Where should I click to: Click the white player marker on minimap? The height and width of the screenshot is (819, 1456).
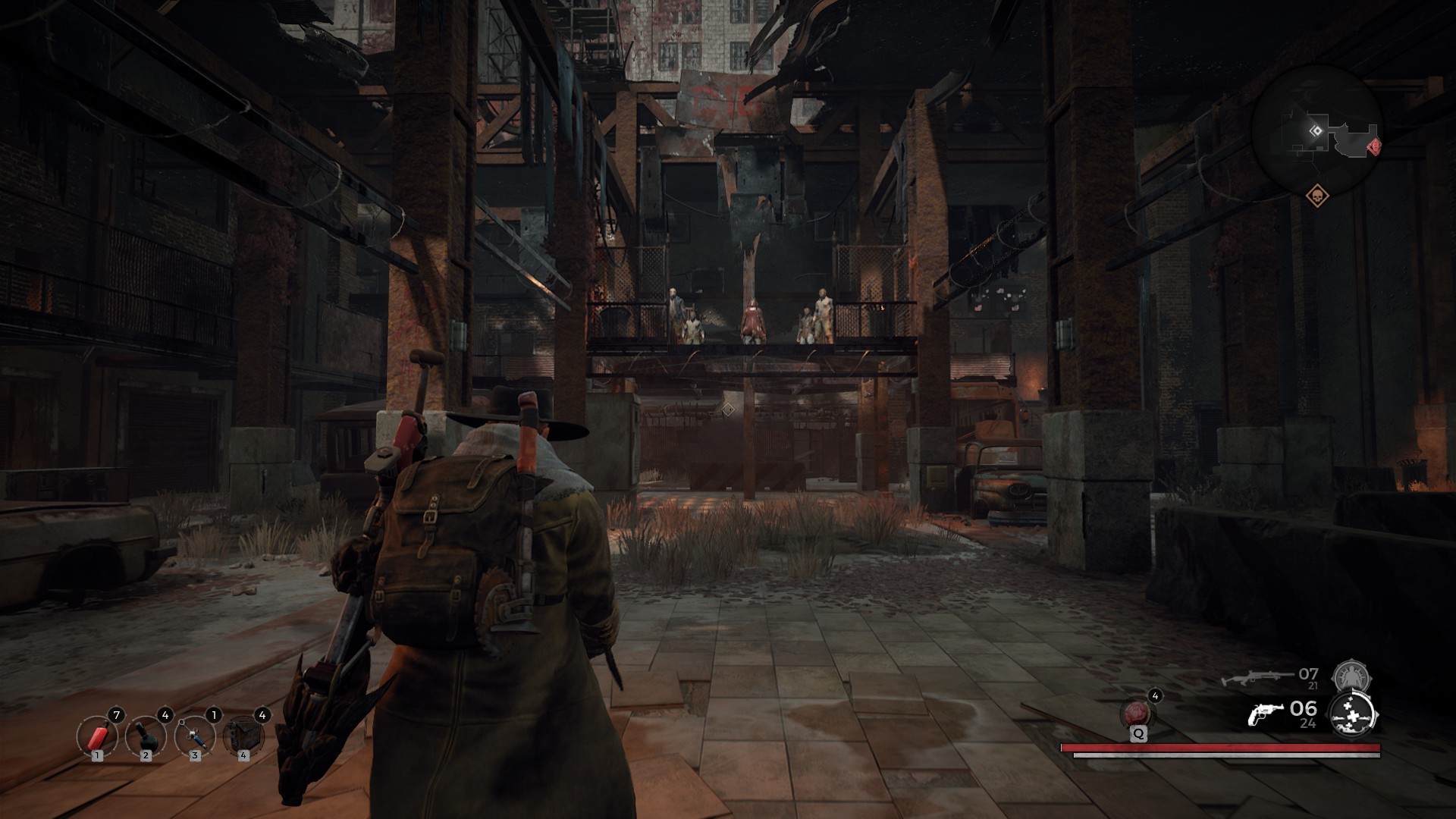[x=1316, y=130]
